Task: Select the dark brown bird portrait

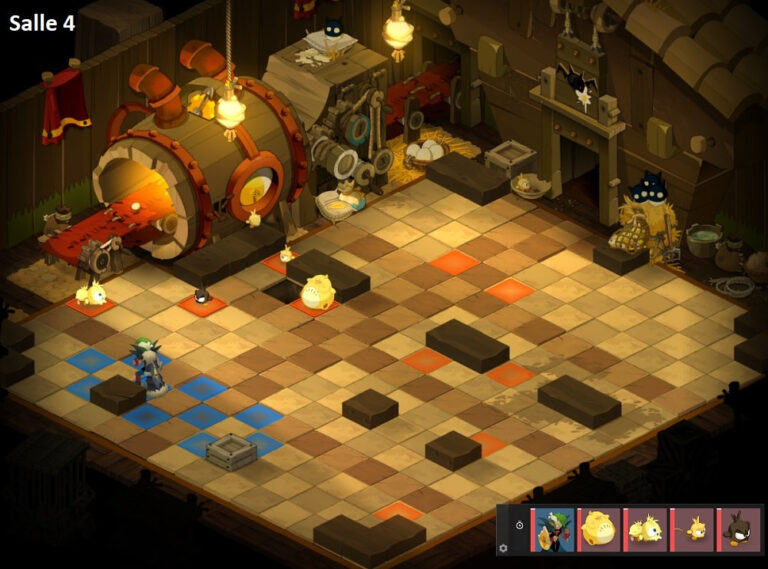Action: pos(741,529)
